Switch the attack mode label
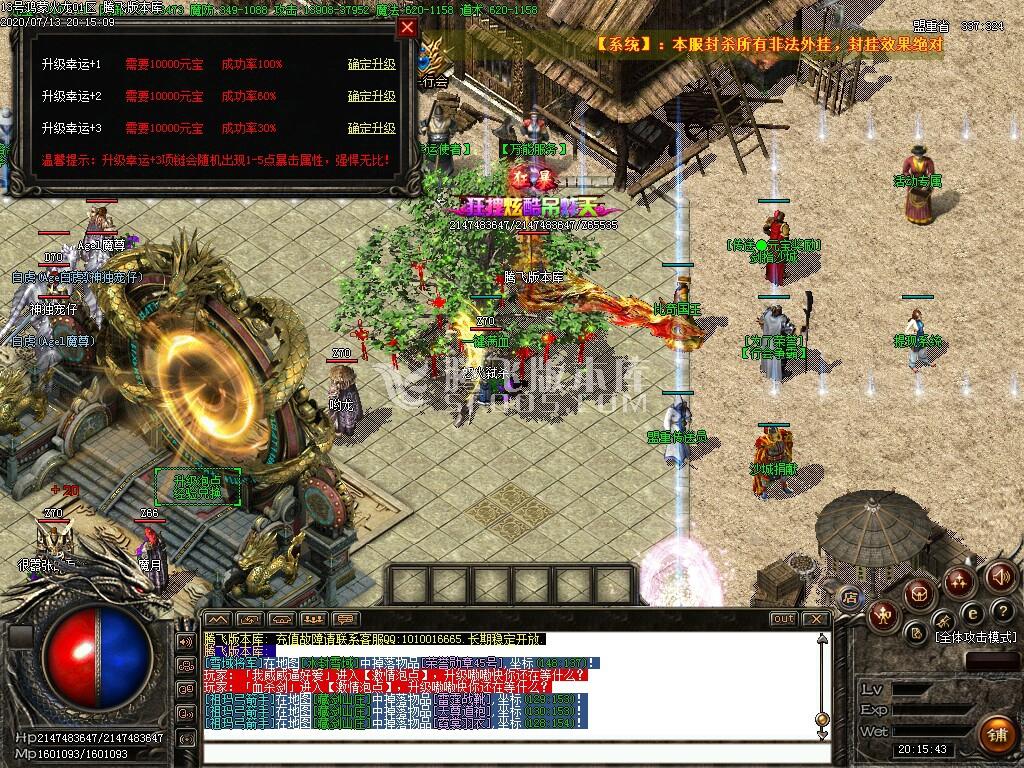The width and height of the screenshot is (1024, 768). tap(975, 637)
